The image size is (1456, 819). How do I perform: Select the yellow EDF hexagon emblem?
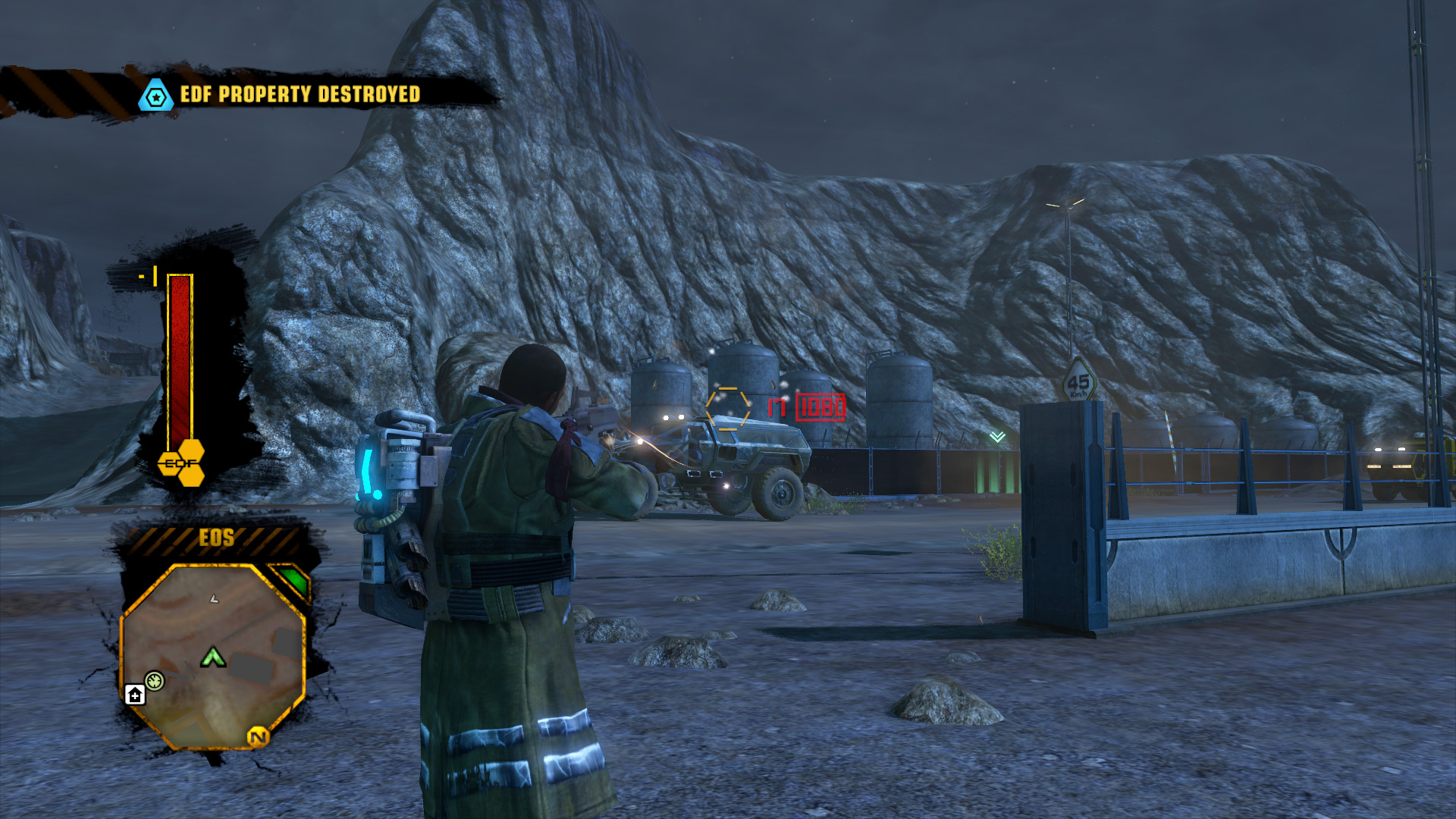pyautogui.click(x=182, y=463)
